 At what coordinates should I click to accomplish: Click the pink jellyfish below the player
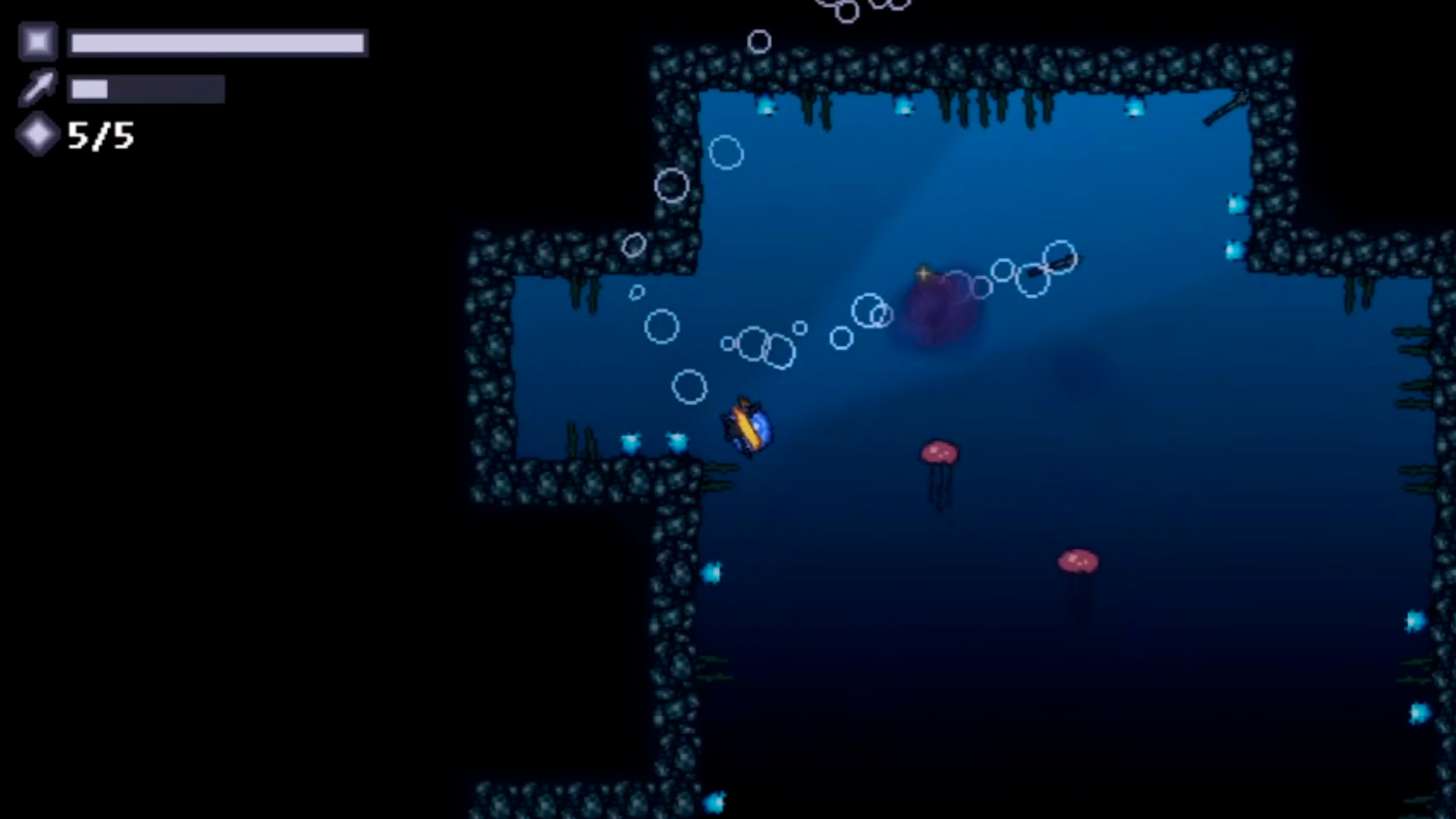938,453
